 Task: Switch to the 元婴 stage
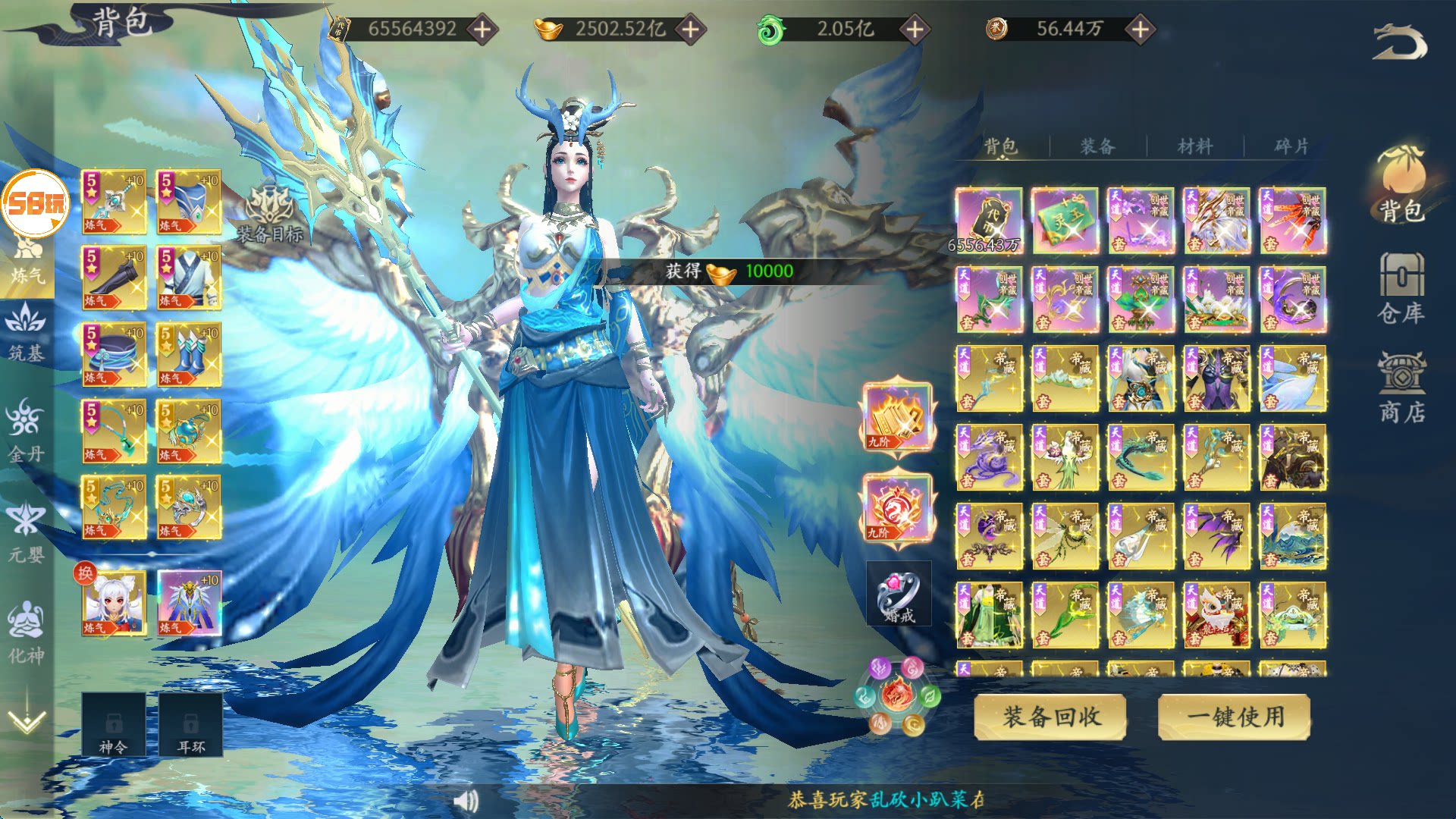(27, 533)
